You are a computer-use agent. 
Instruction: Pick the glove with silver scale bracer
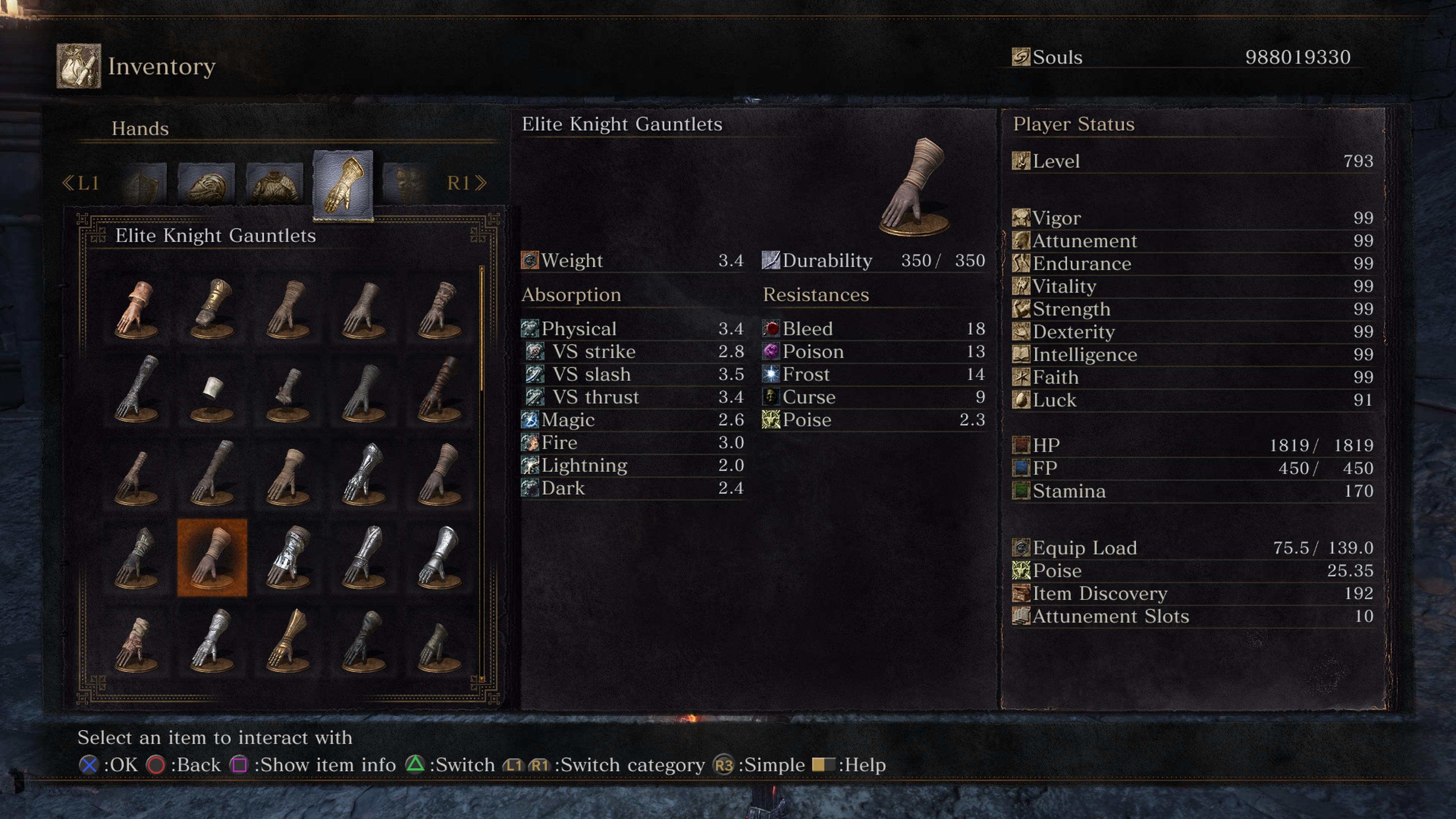coord(288,557)
